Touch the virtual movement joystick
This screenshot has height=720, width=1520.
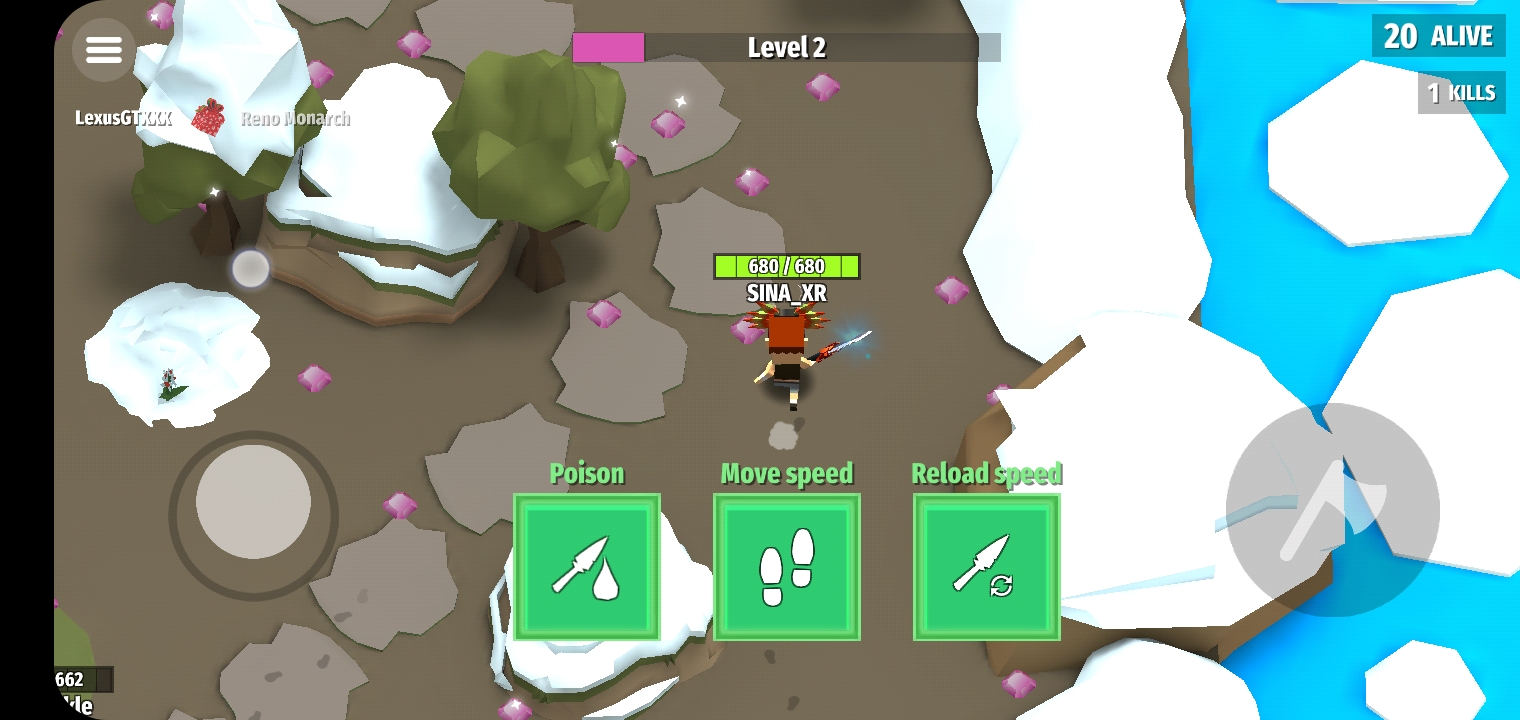(253, 502)
